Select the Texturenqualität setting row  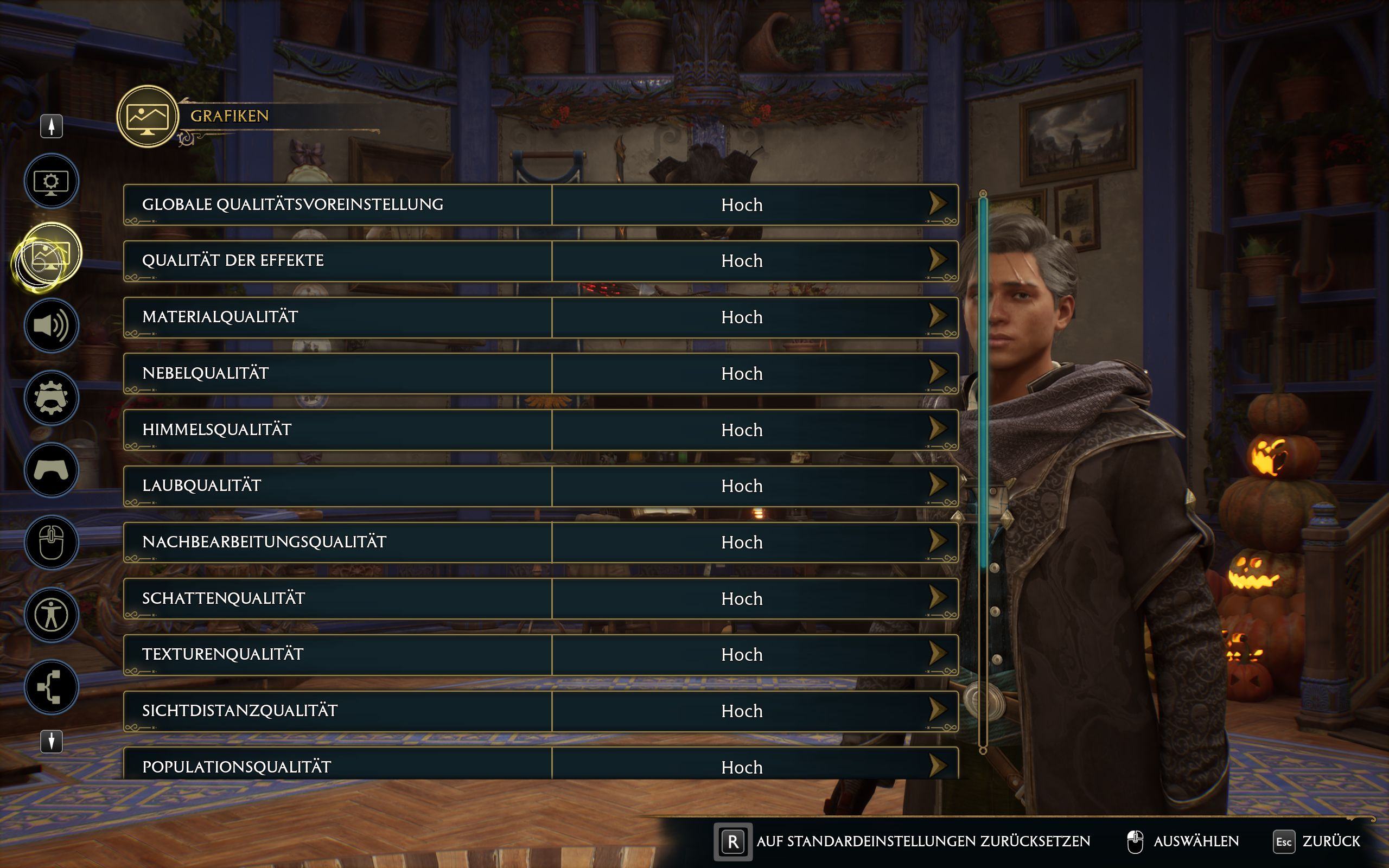pos(337,655)
